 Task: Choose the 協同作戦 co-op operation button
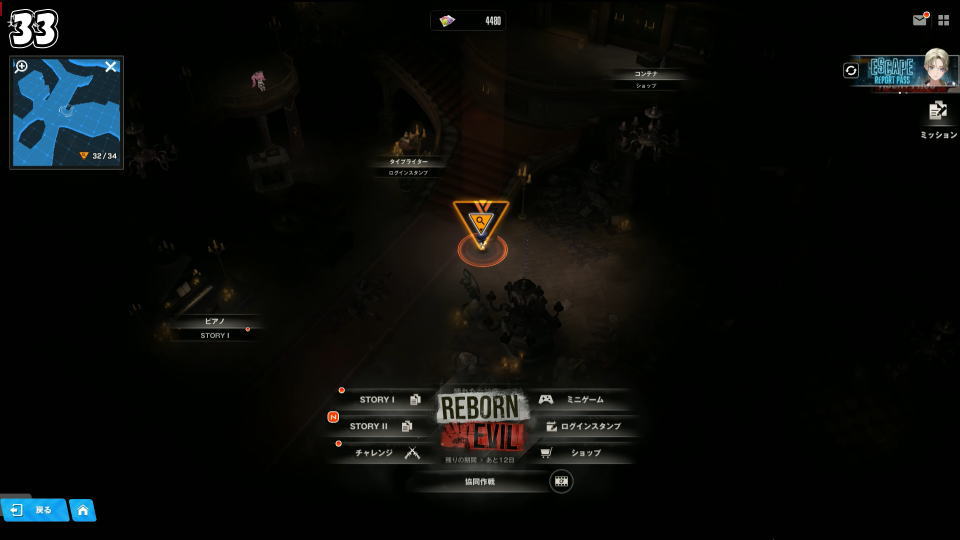pyautogui.click(x=480, y=482)
